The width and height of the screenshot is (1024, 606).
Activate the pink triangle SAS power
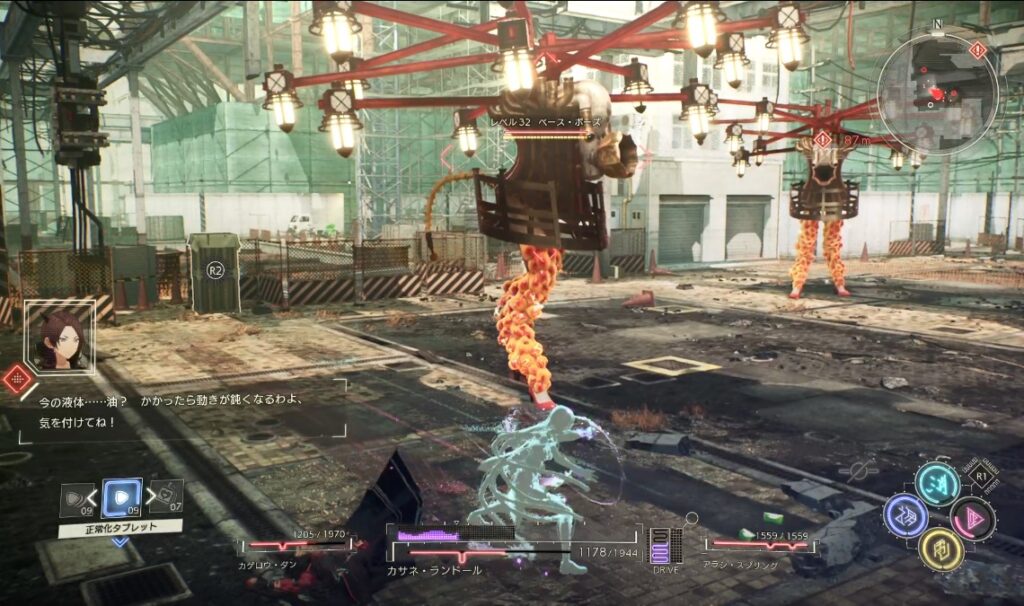(x=972, y=518)
